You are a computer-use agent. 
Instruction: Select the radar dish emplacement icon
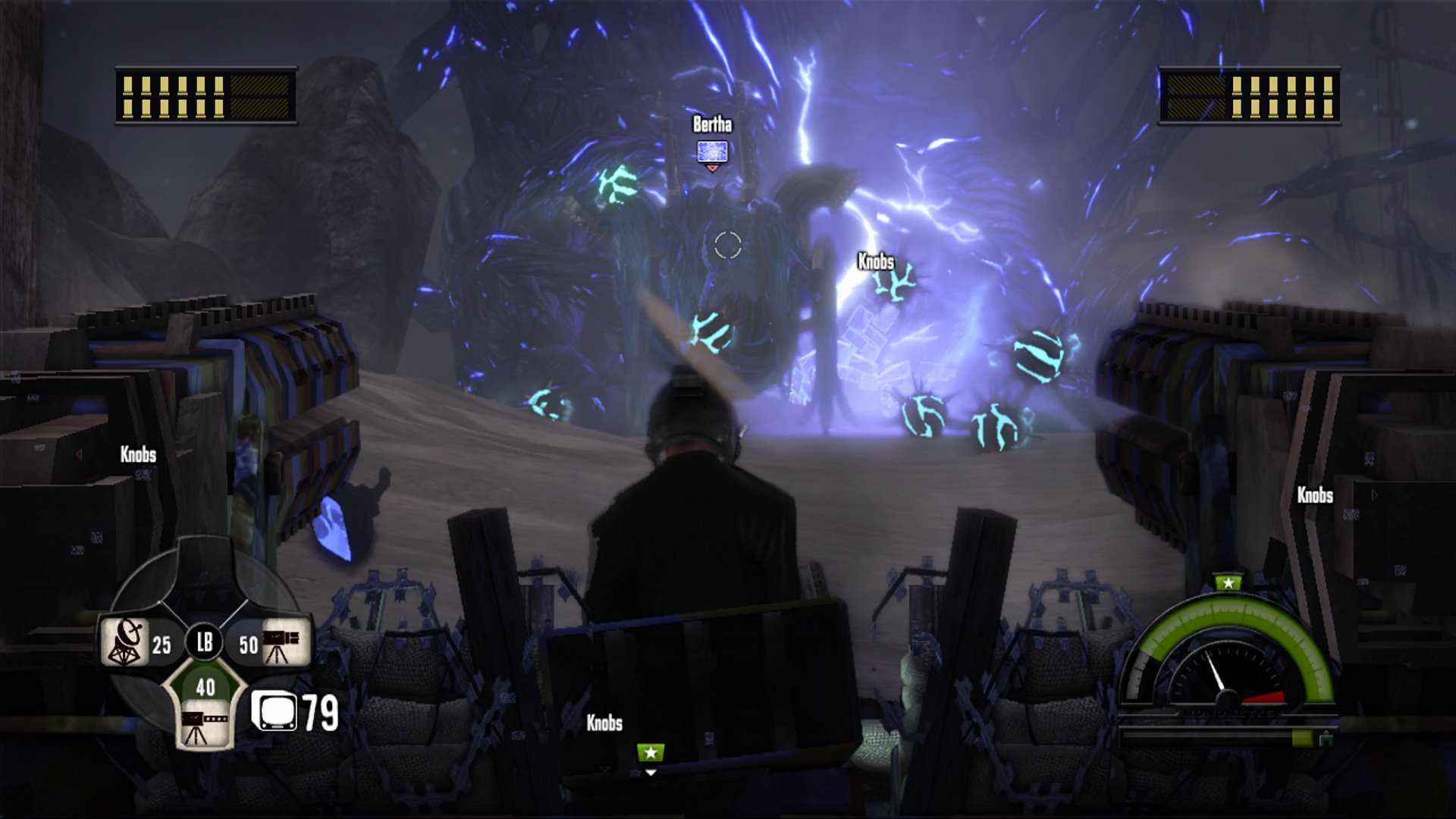pyautogui.click(x=124, y=640)
